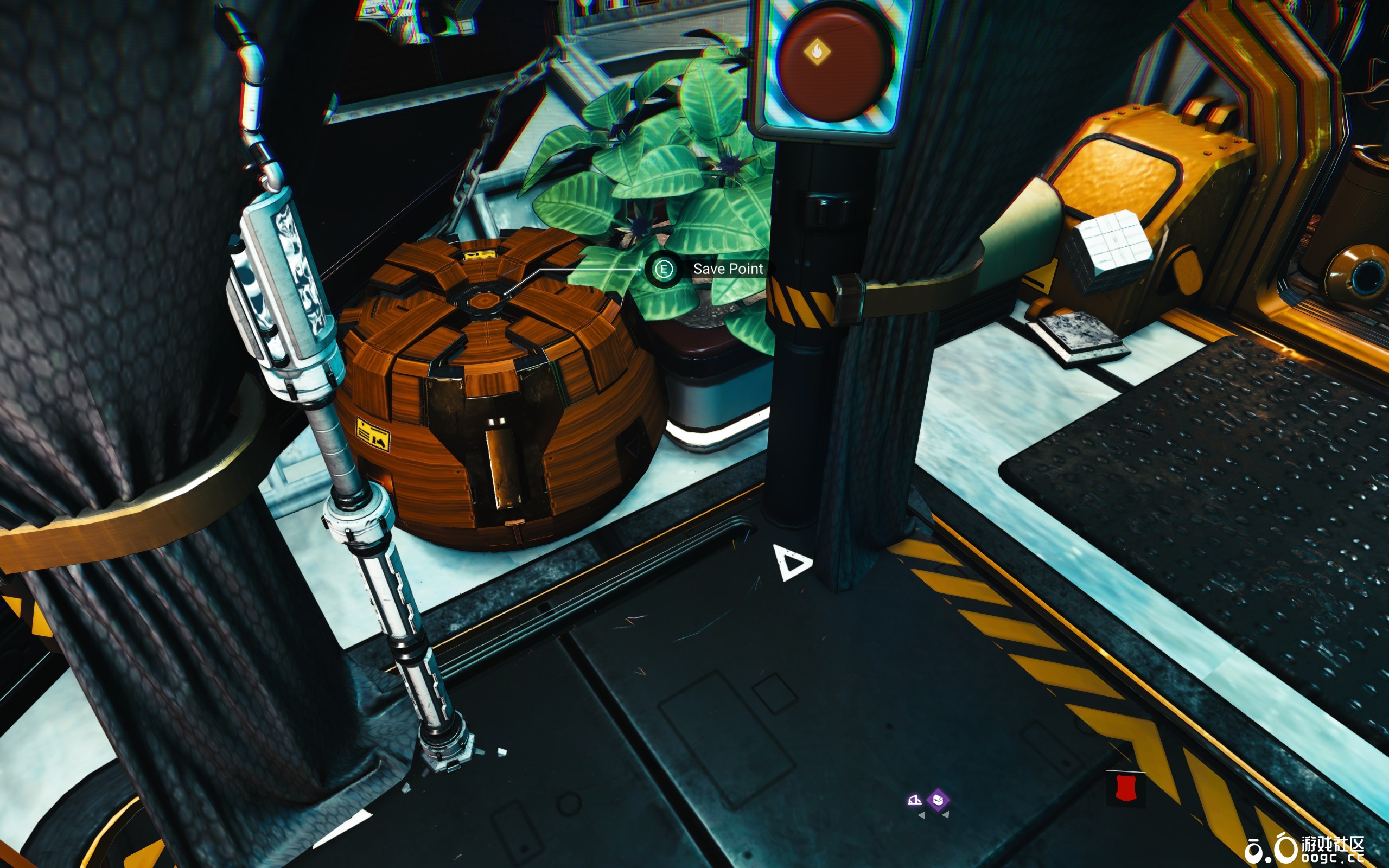
Task: Expand the arrow under the purple cube icon
Action: point(946,816)
